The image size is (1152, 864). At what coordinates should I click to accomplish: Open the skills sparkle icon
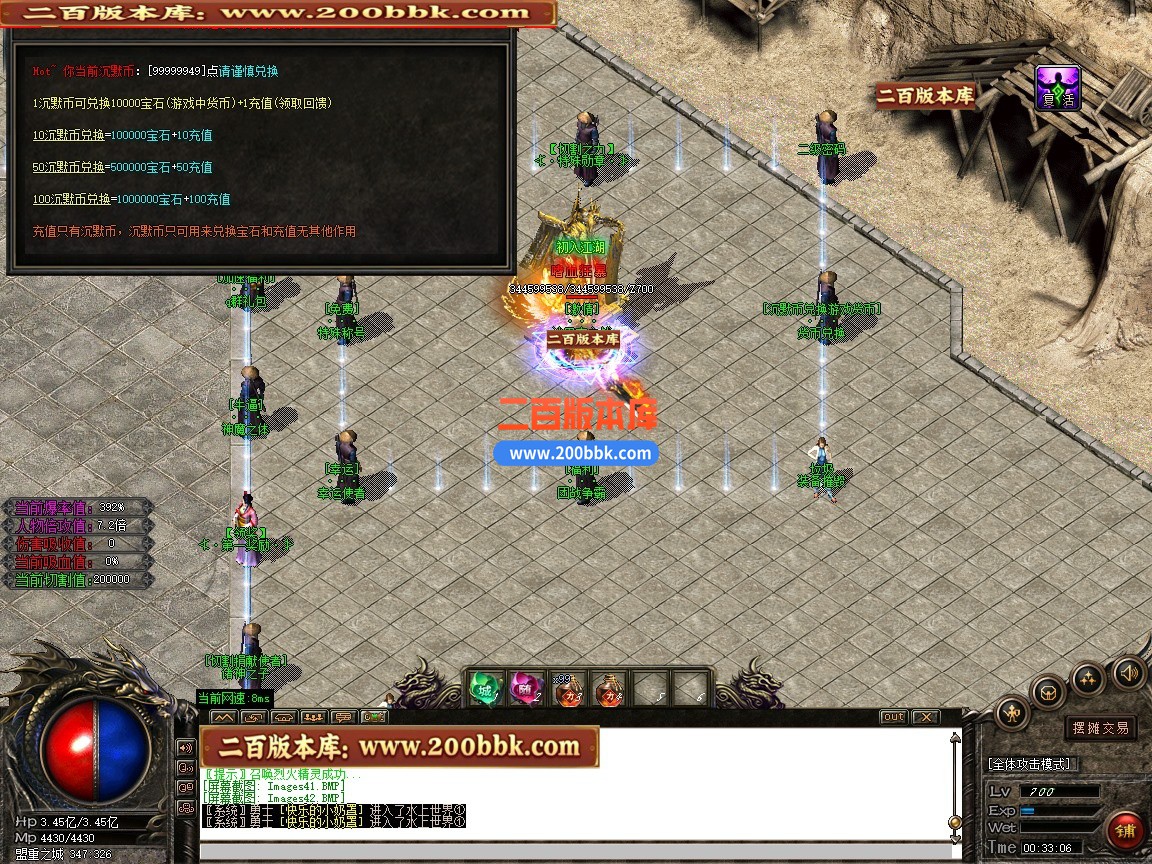[x=1088, y=679]
